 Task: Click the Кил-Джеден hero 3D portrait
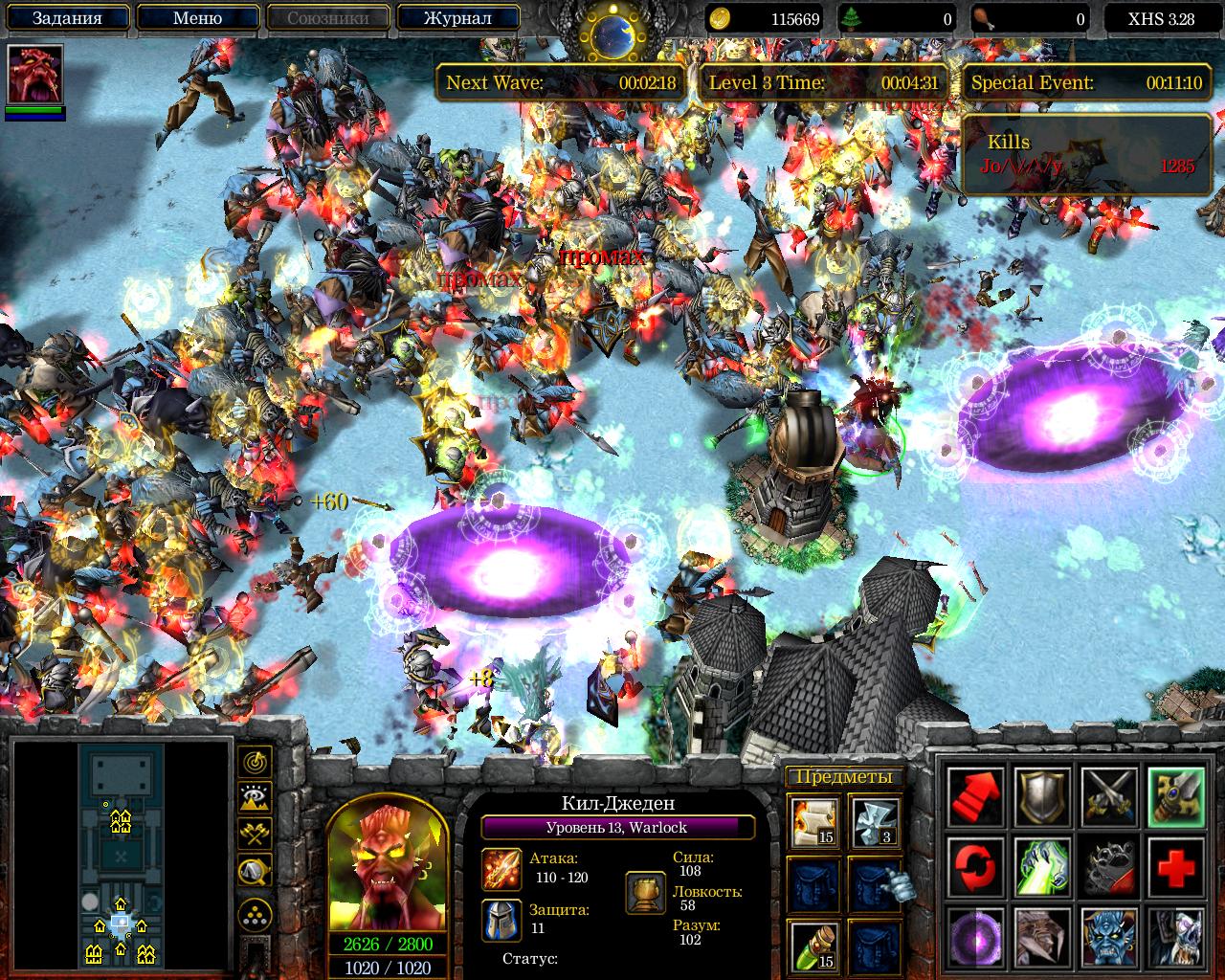point(388,864)
